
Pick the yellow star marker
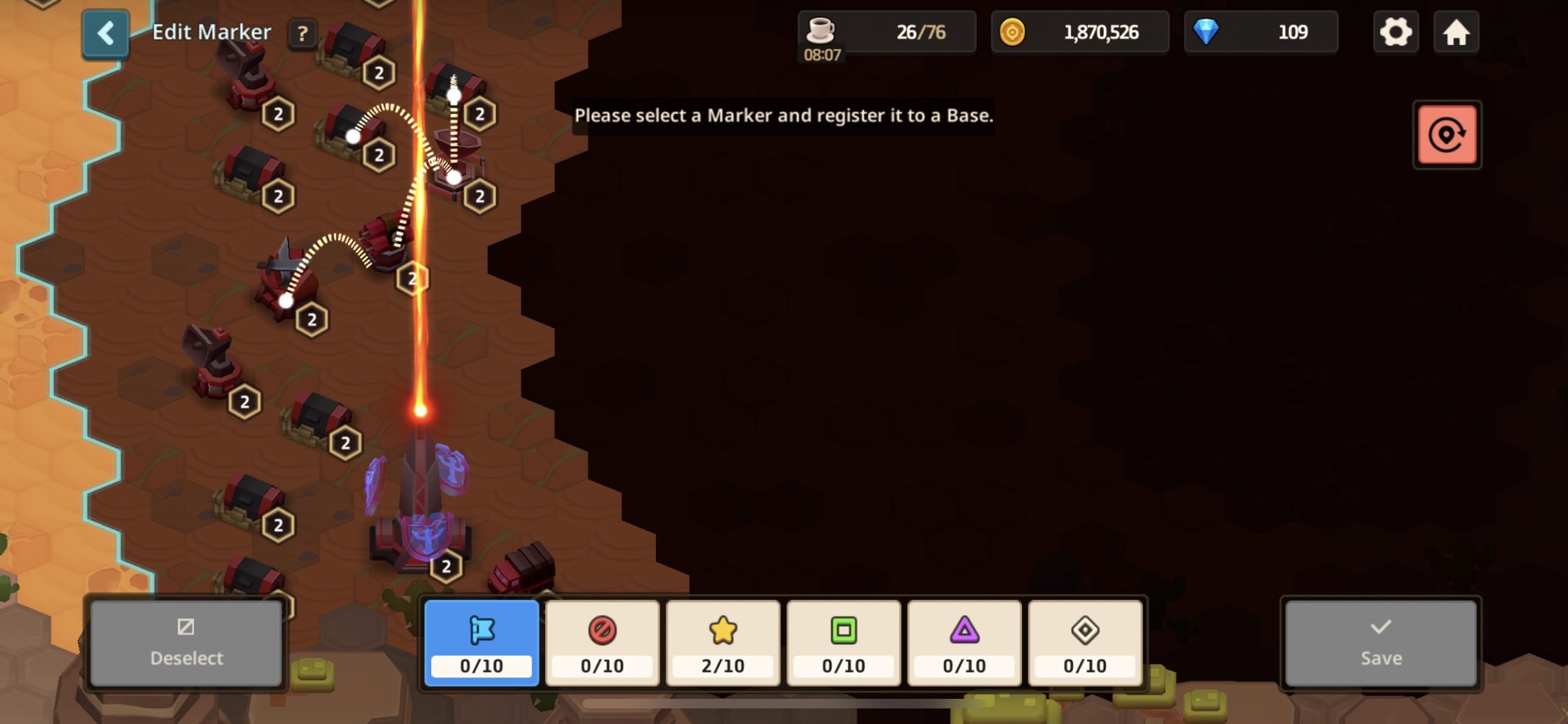point(723,642)
